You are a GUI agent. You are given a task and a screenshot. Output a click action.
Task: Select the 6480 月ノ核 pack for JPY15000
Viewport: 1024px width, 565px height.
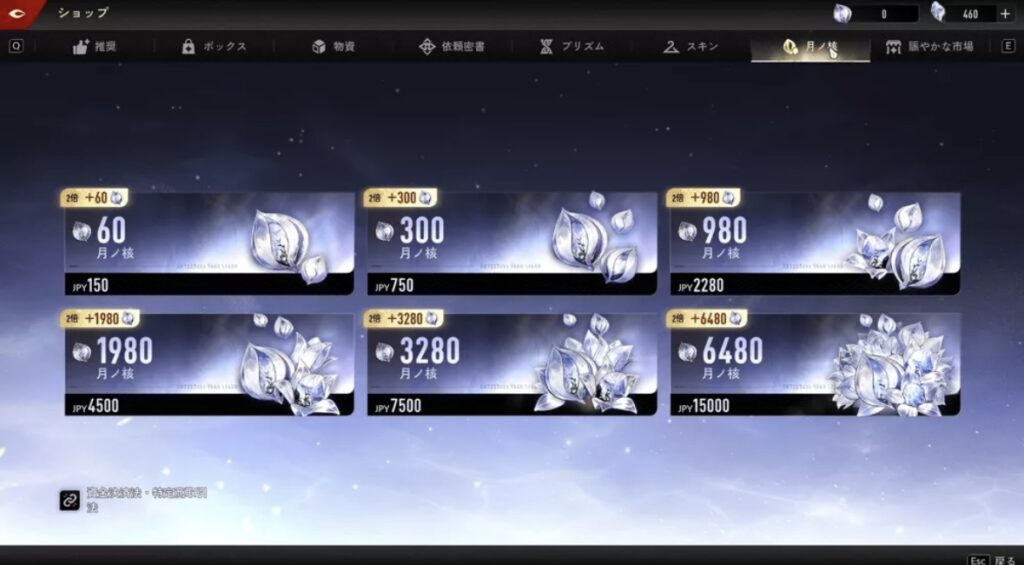click(x=814, y=363)
